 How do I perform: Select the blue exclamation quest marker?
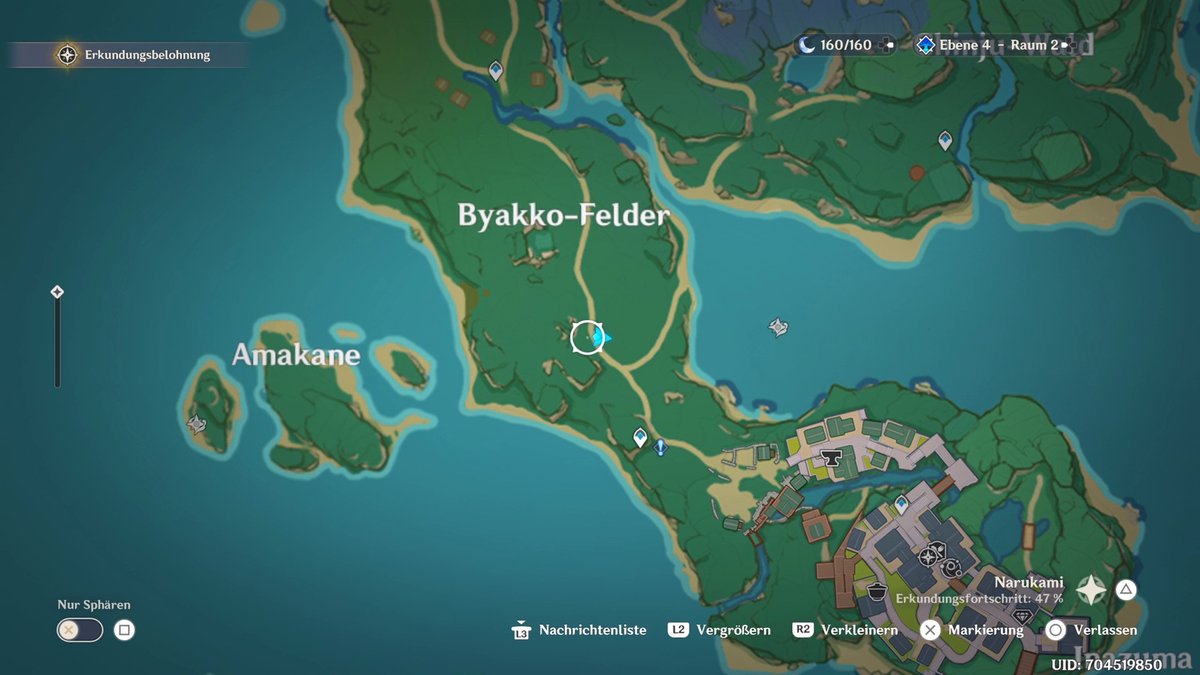tap(660, 447)
